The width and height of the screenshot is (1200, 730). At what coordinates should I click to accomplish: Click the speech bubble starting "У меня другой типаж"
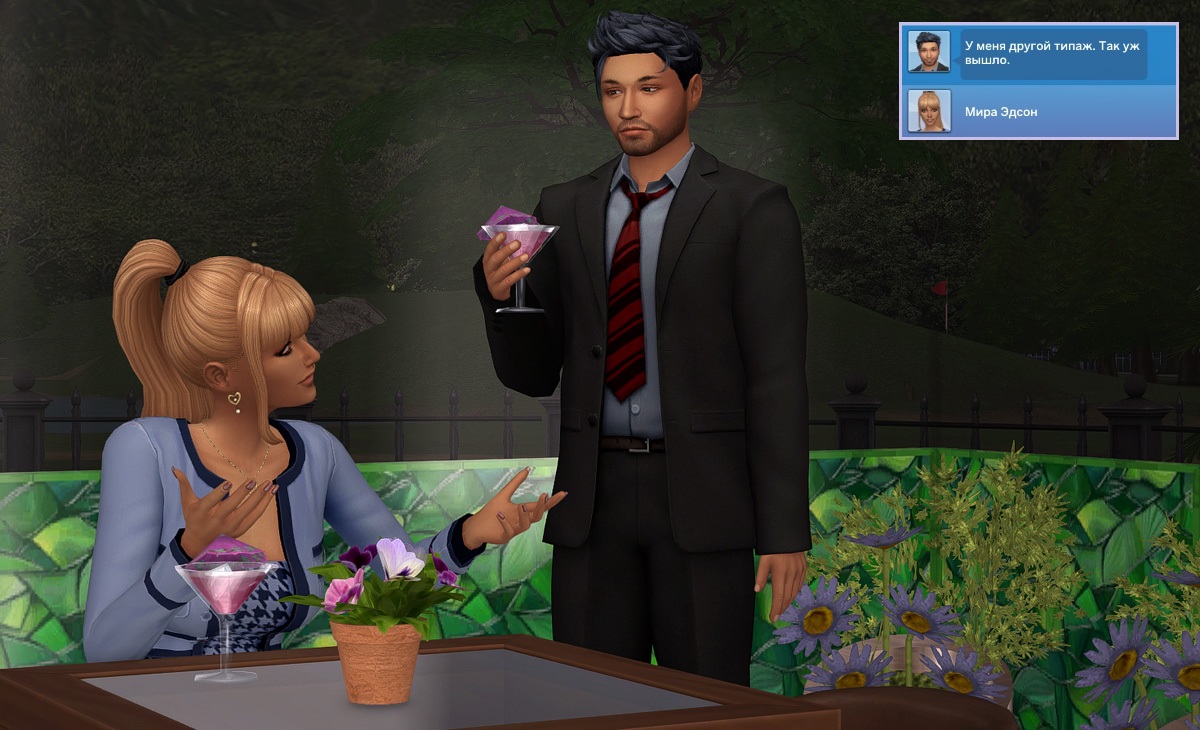click(x=1053, y=53)
